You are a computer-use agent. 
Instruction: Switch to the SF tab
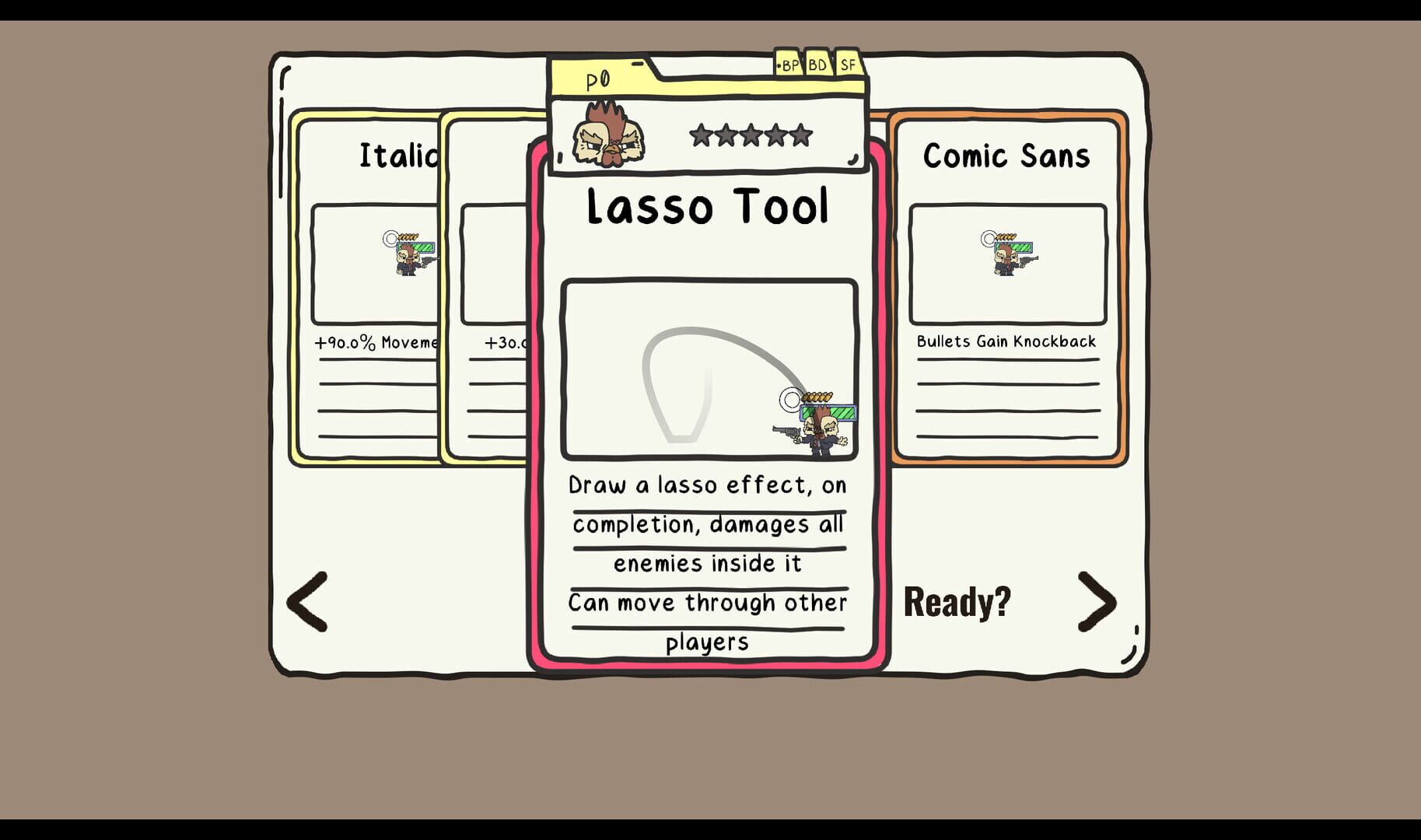846,65
